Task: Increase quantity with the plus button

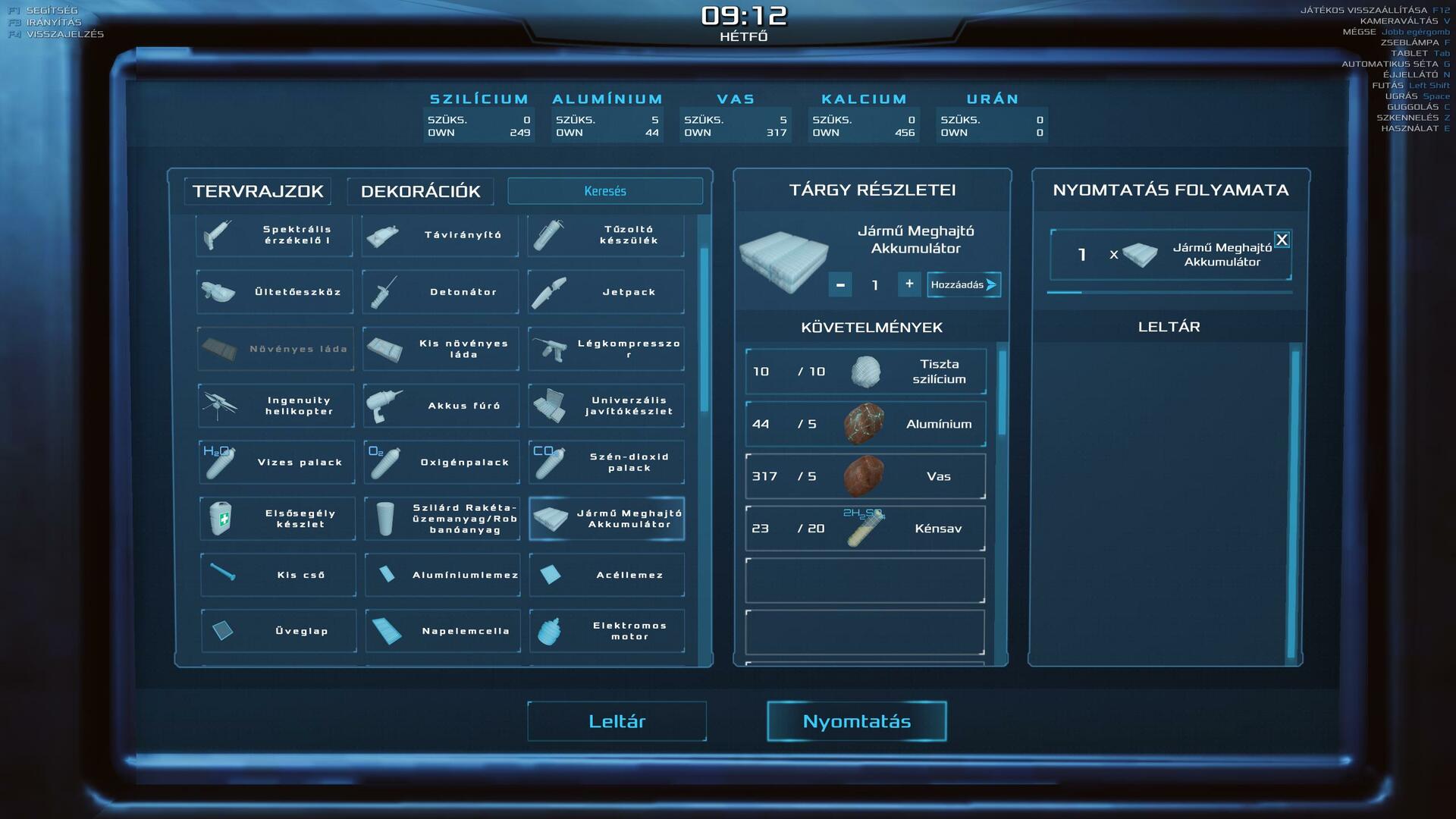Action: click(909, 284)
